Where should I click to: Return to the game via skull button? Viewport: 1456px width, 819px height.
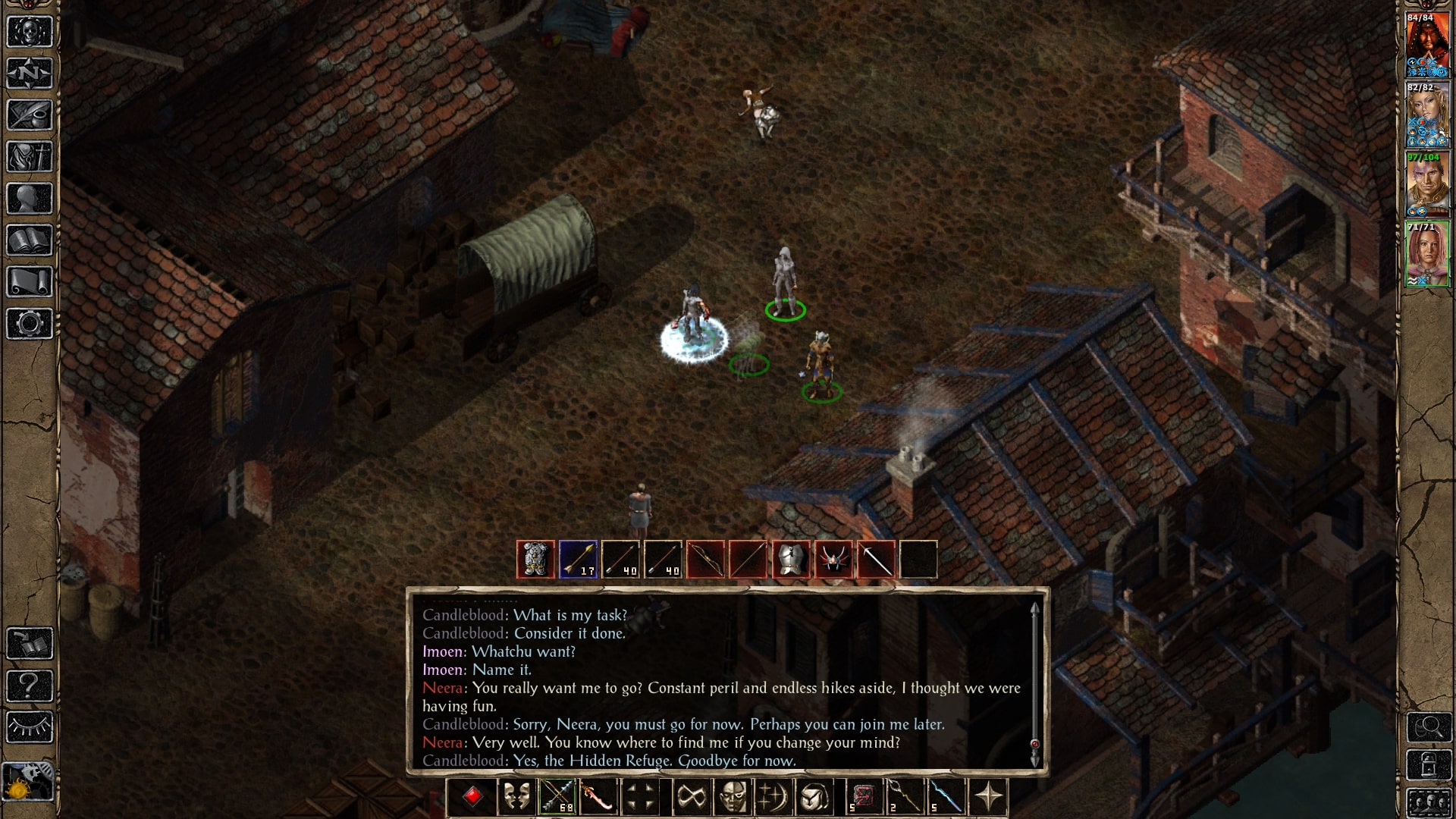pyautogui.click(x=30, y=32)
